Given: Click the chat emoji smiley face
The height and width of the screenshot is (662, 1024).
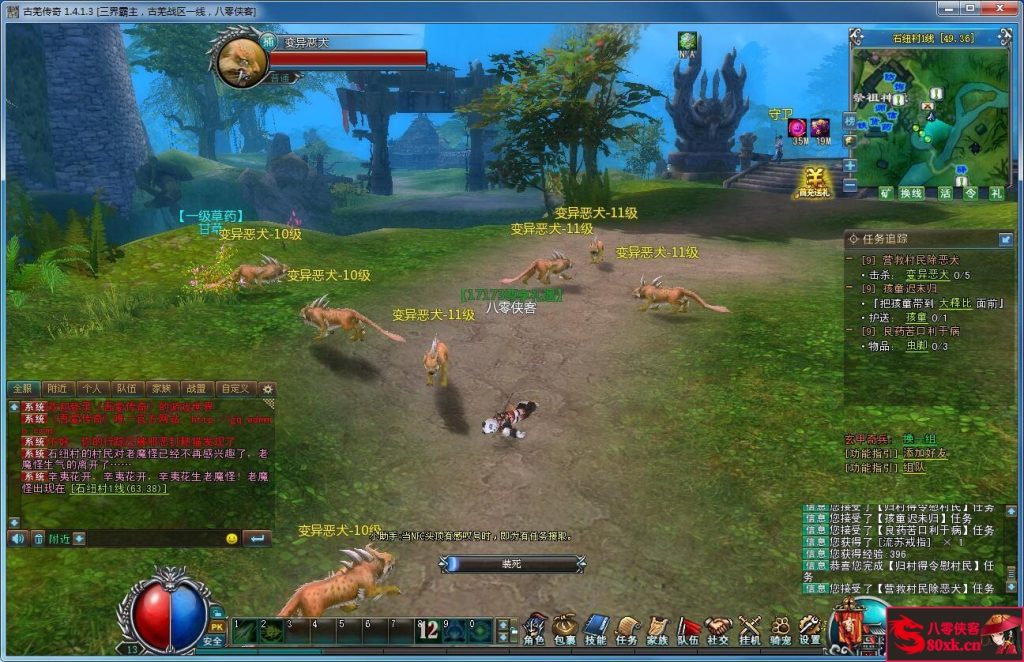Looking at the screenshot, I should pyautogui.click(x=231, y=539).
